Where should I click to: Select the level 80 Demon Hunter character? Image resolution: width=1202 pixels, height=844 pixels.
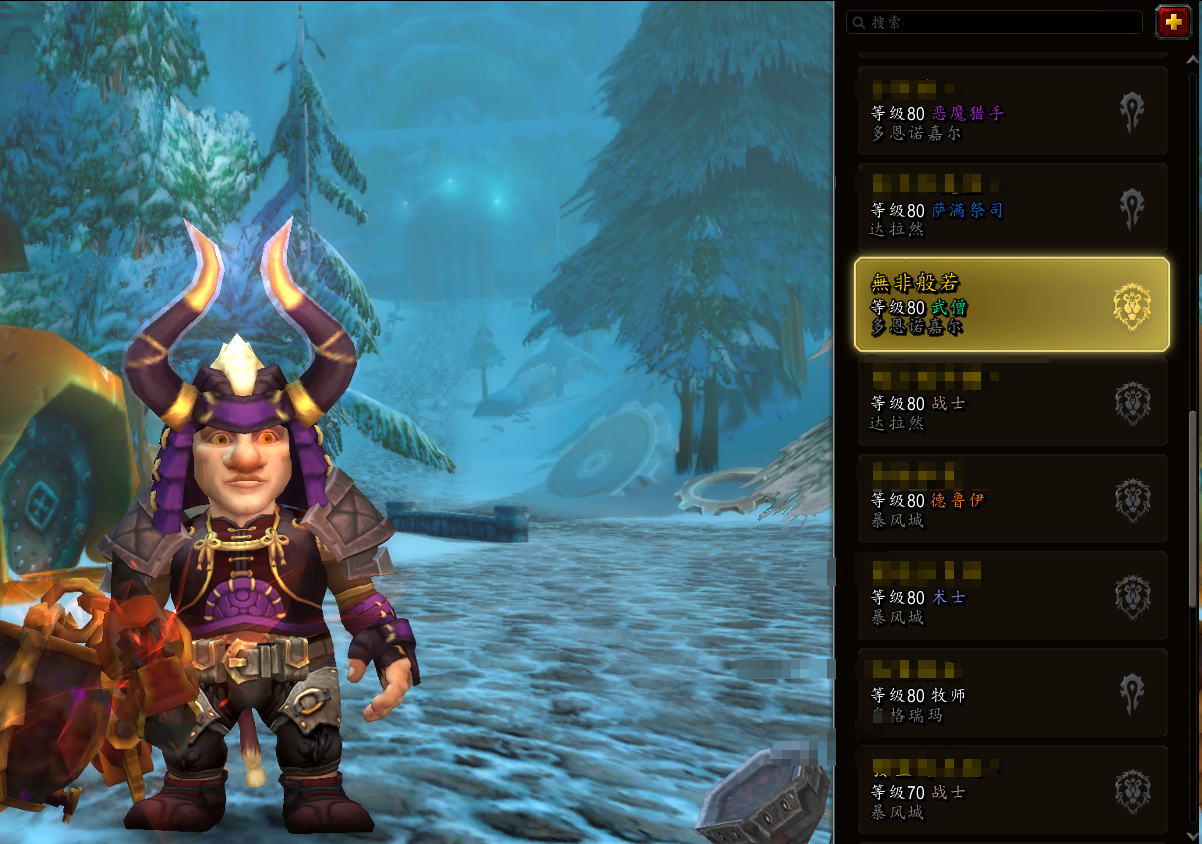click(1010, 111)
